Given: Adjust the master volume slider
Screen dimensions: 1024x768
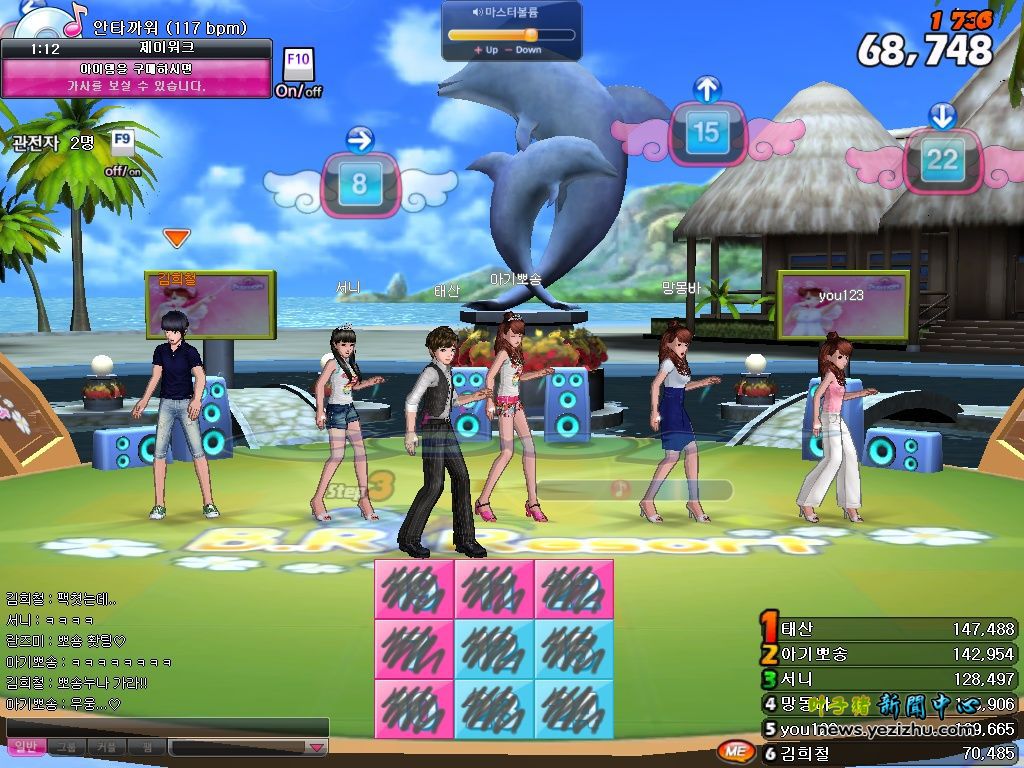Looking at the screenshot, I should [530, 34].
